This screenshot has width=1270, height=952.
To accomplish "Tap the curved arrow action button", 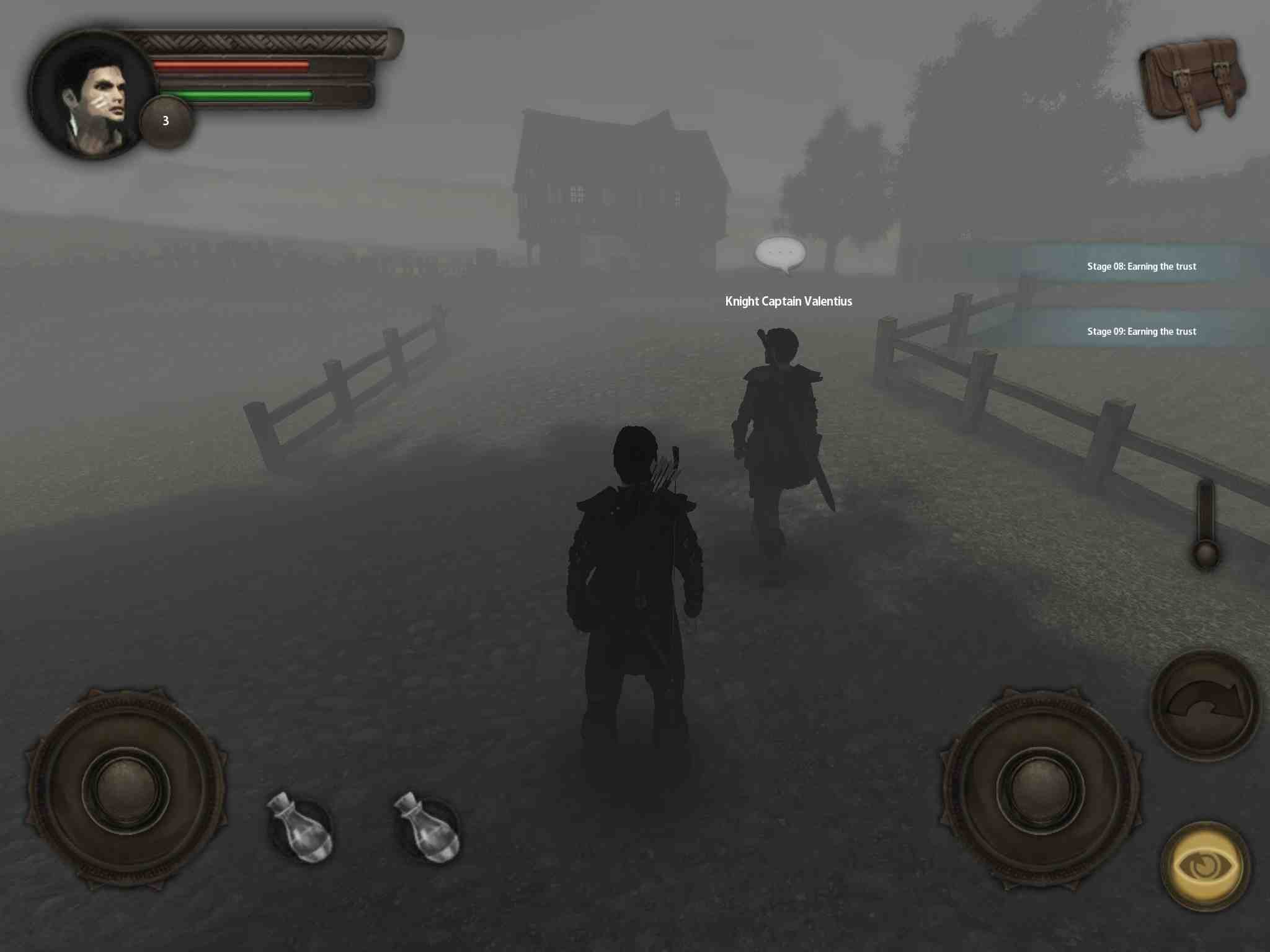I will (1205, 705).
